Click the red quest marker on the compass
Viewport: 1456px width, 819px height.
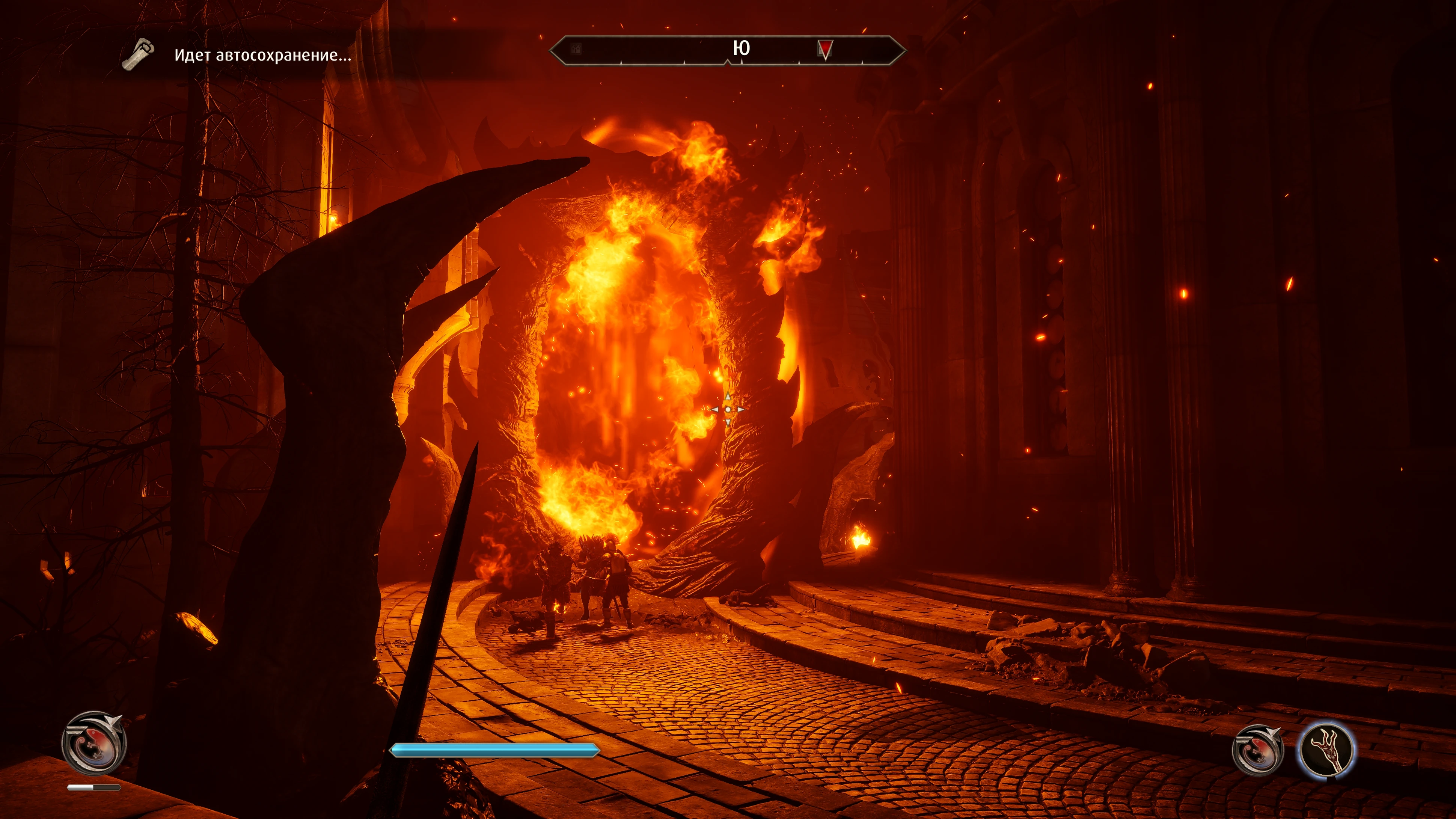(x=825, y=49)
